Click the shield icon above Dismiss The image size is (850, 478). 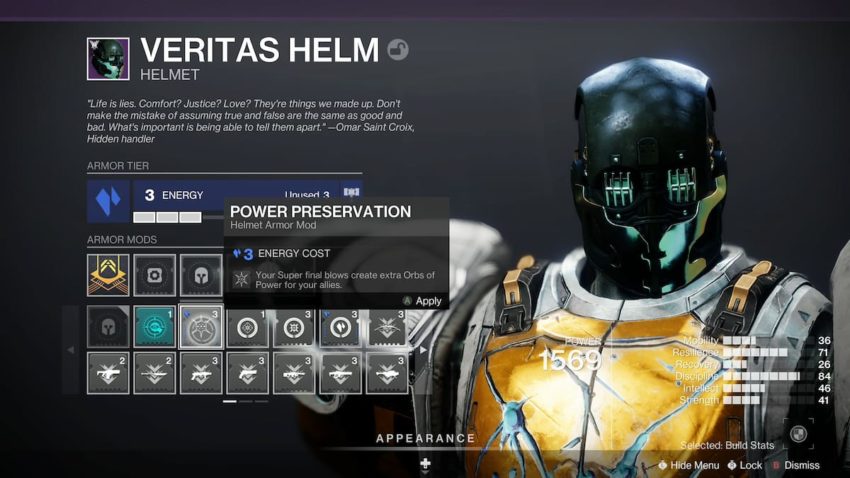(798, 433)
